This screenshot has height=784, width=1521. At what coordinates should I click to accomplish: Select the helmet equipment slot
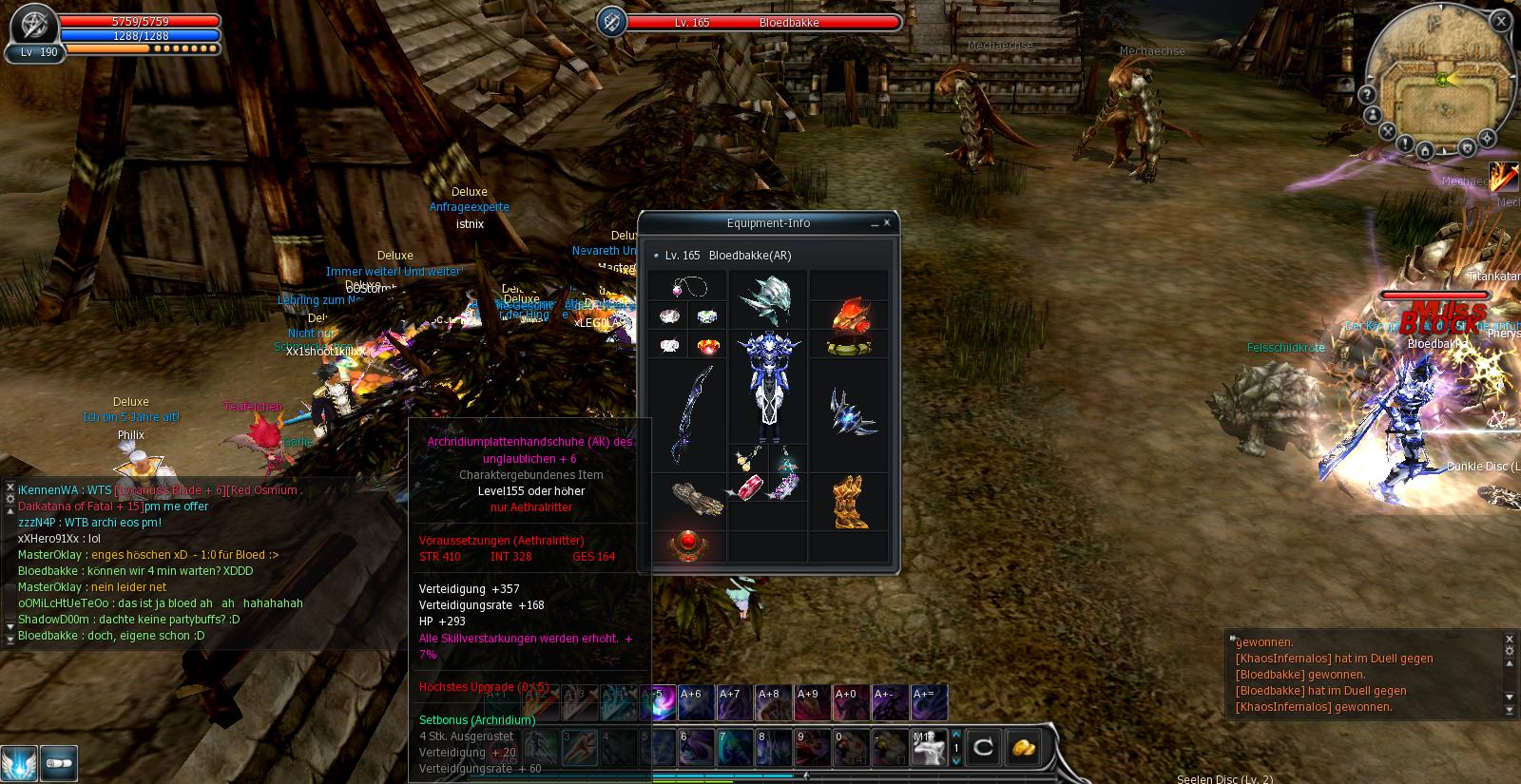[x=768, y=299]
